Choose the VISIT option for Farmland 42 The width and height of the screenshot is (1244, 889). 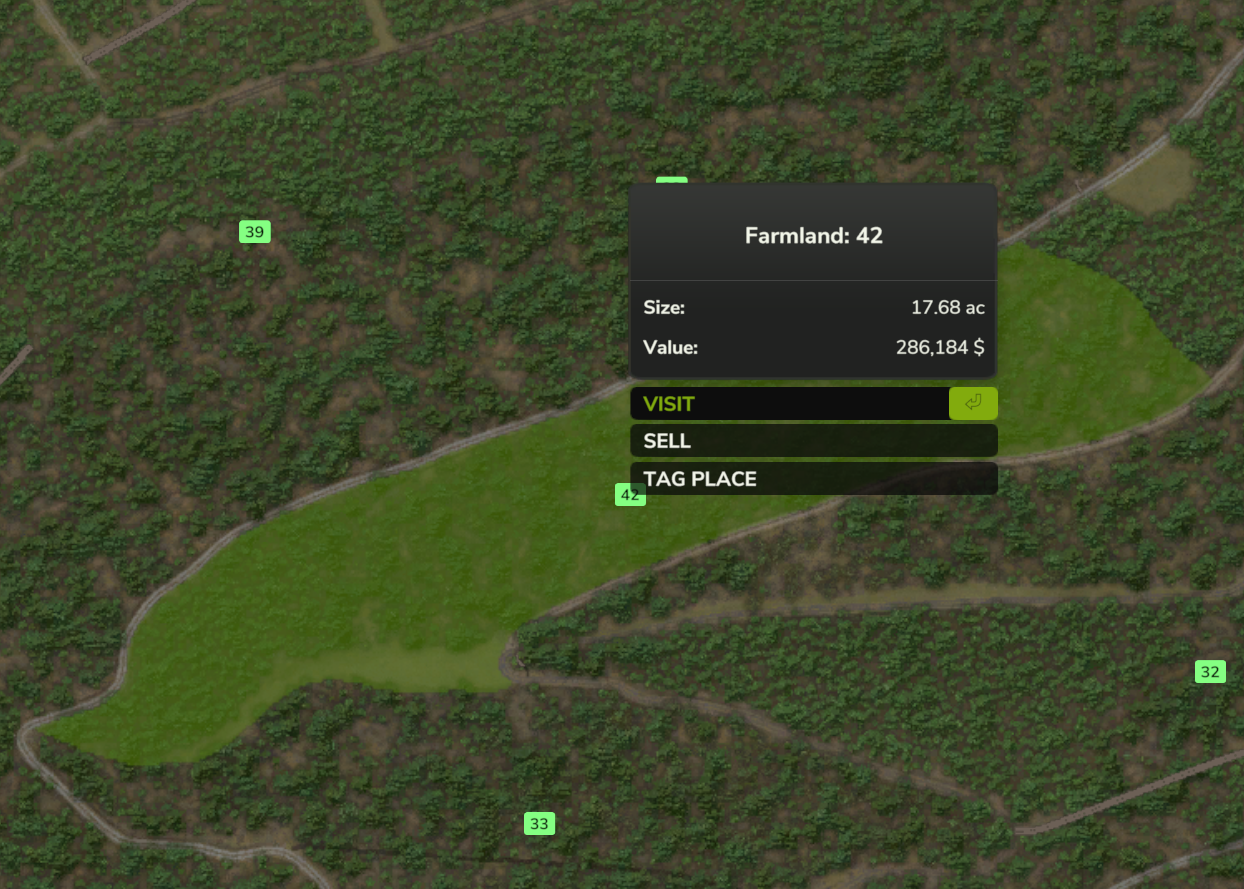coord(790,404)
